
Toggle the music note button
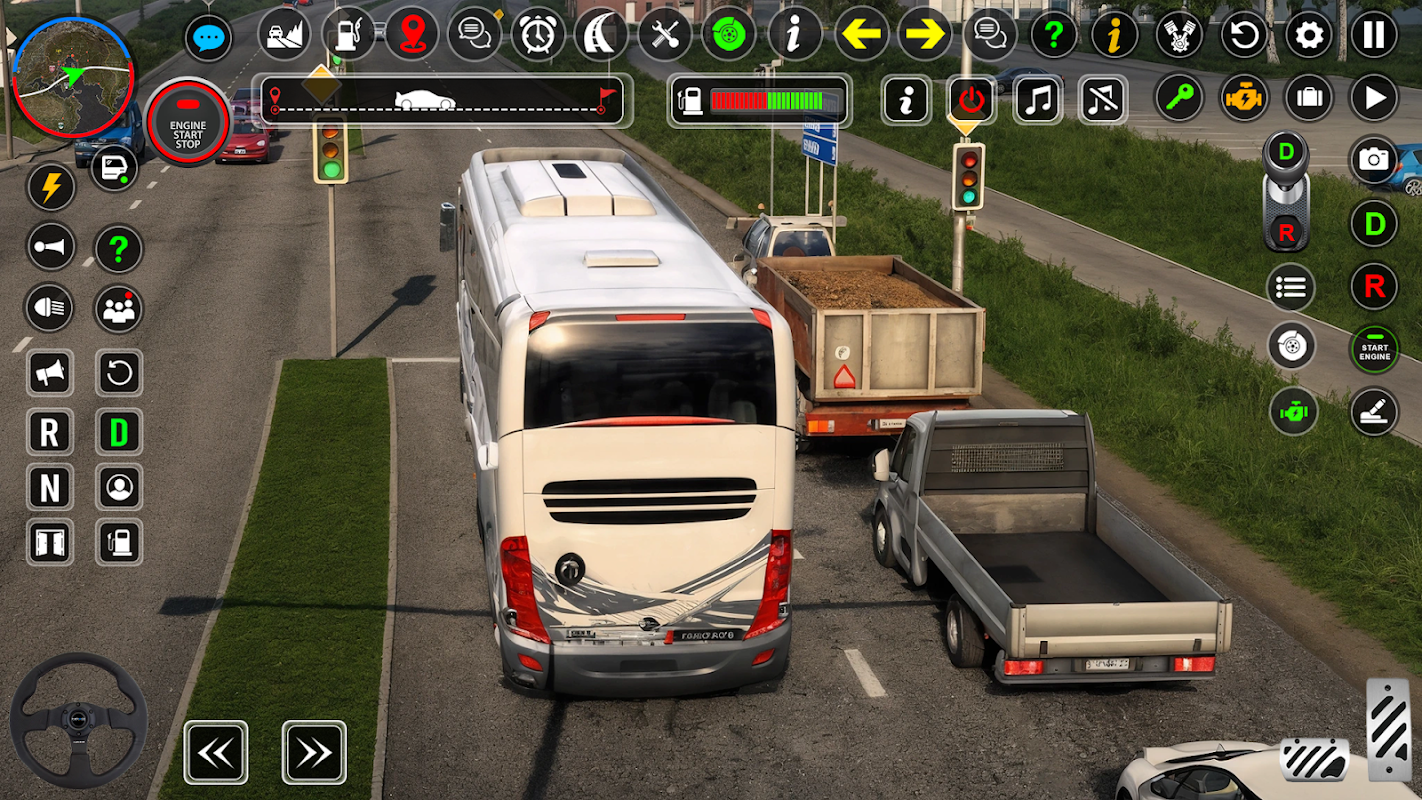tap(1038, 100)
